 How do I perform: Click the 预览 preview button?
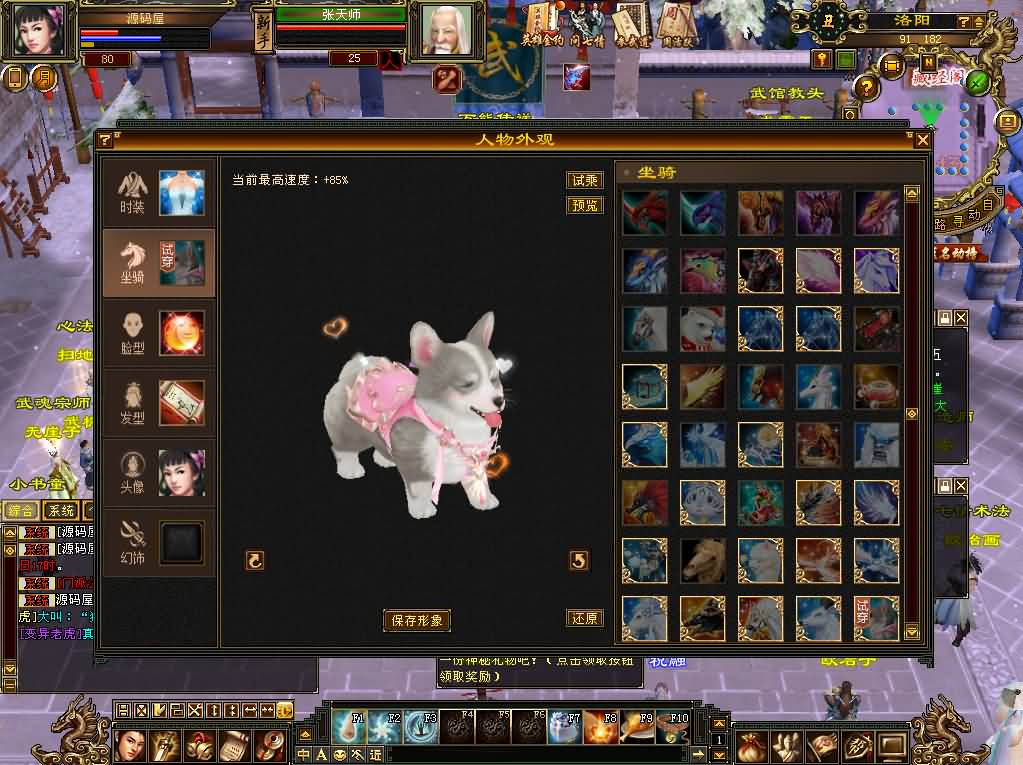pos(584,205)
